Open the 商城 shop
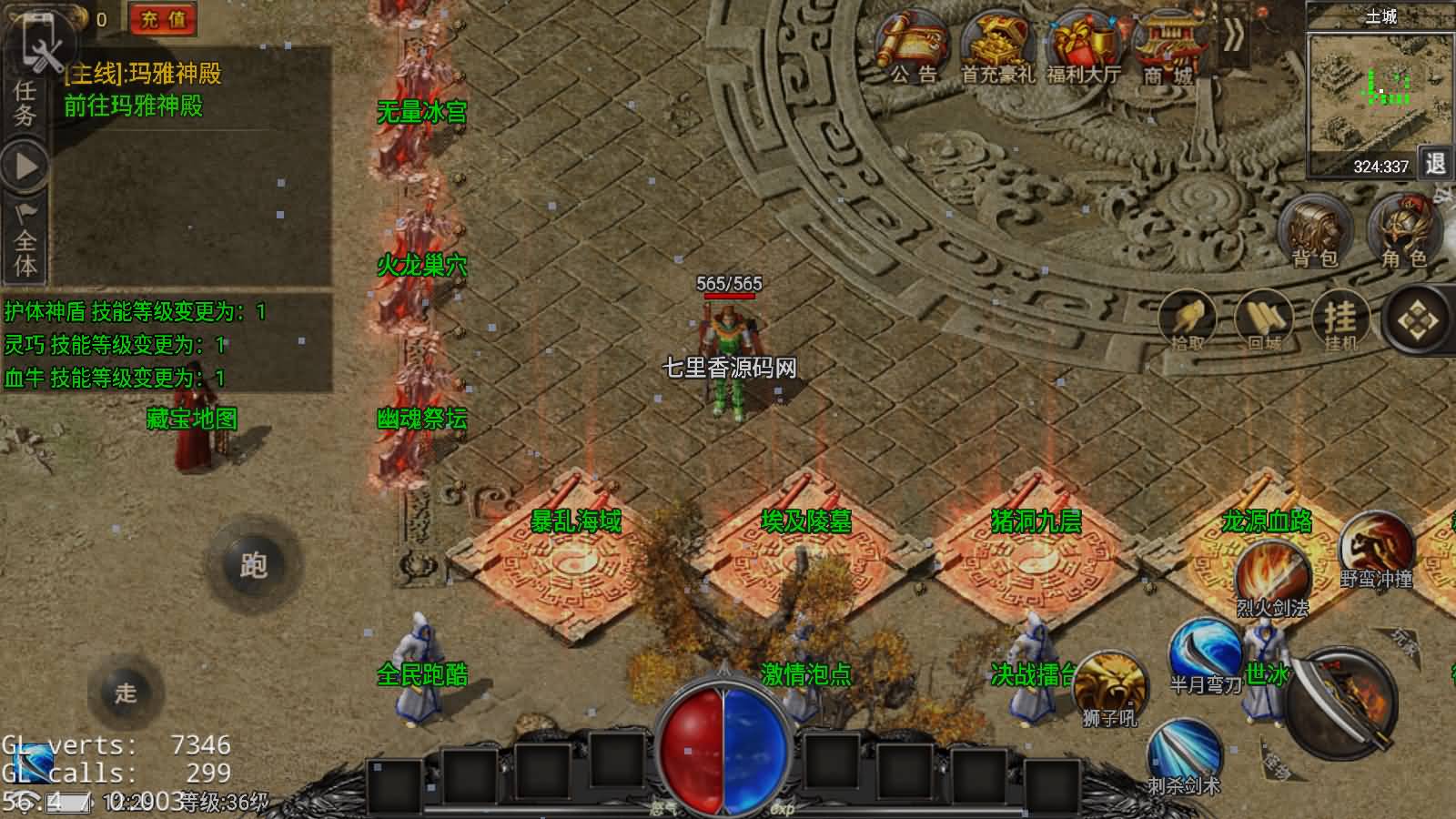 point(1168,49)
